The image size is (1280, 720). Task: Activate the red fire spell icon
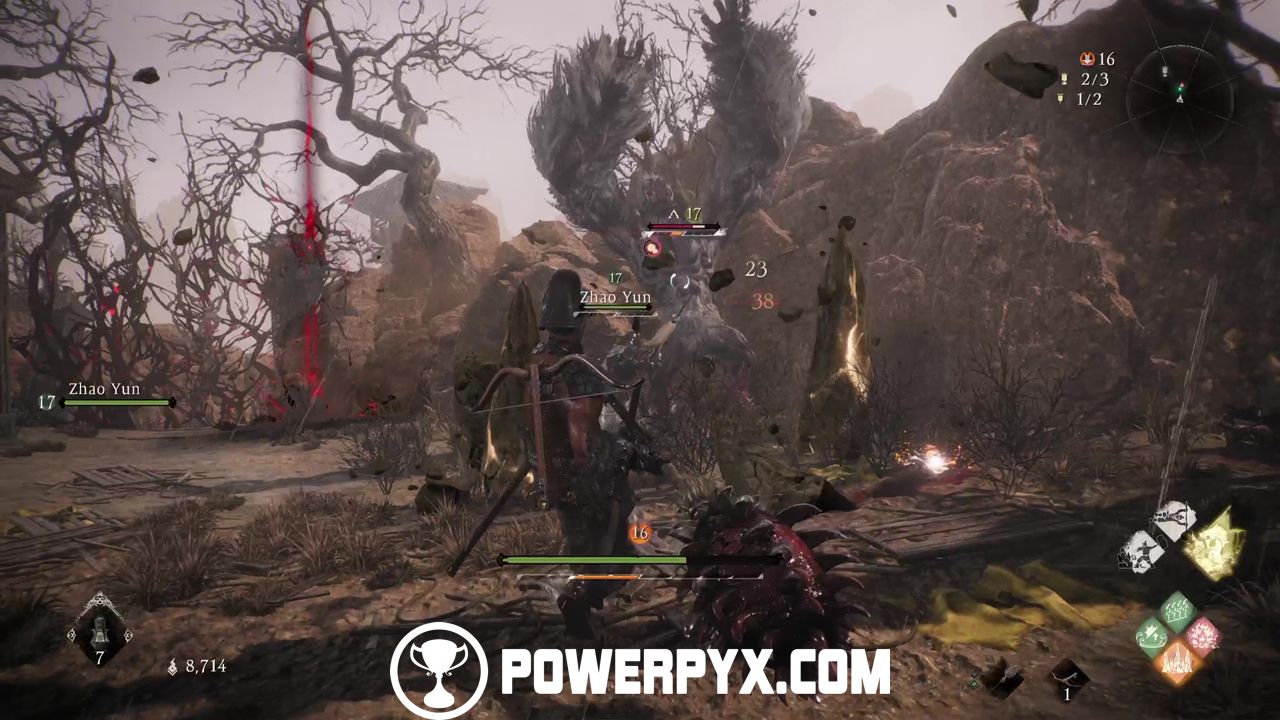[x=1202, y=636]
